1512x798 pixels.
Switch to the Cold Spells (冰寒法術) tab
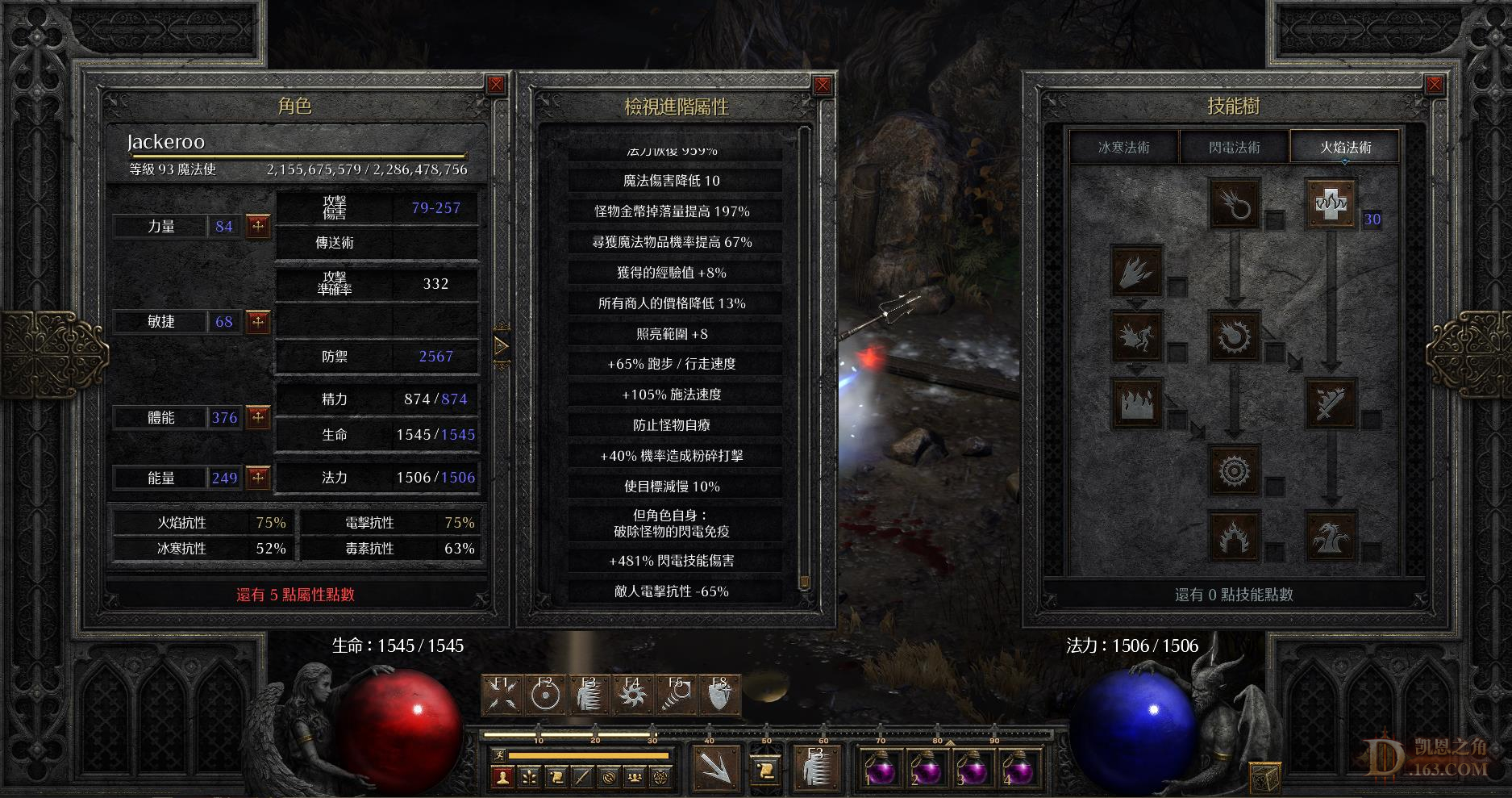(1124, 148)
